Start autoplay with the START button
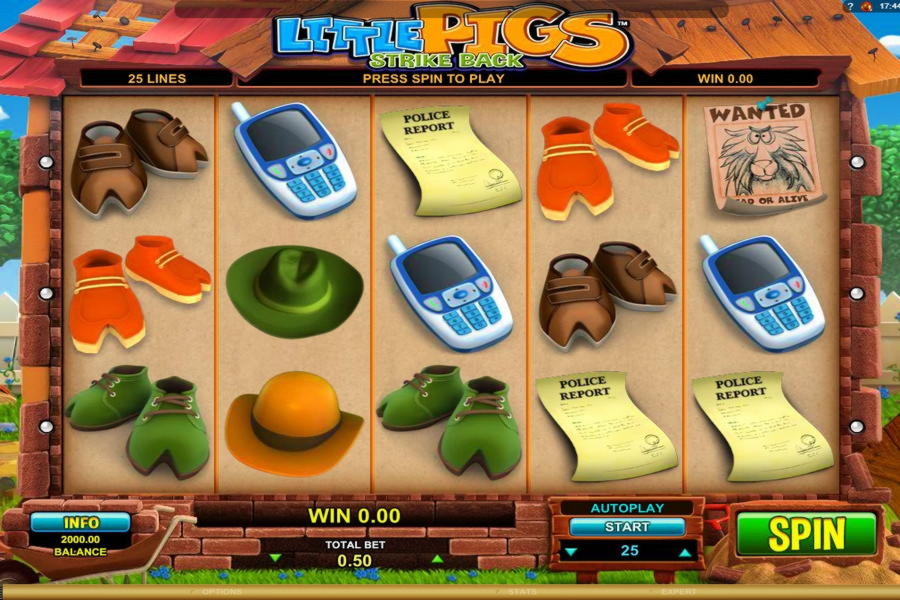The height and width of the screenshot is (600, 900). coord(627,527)
